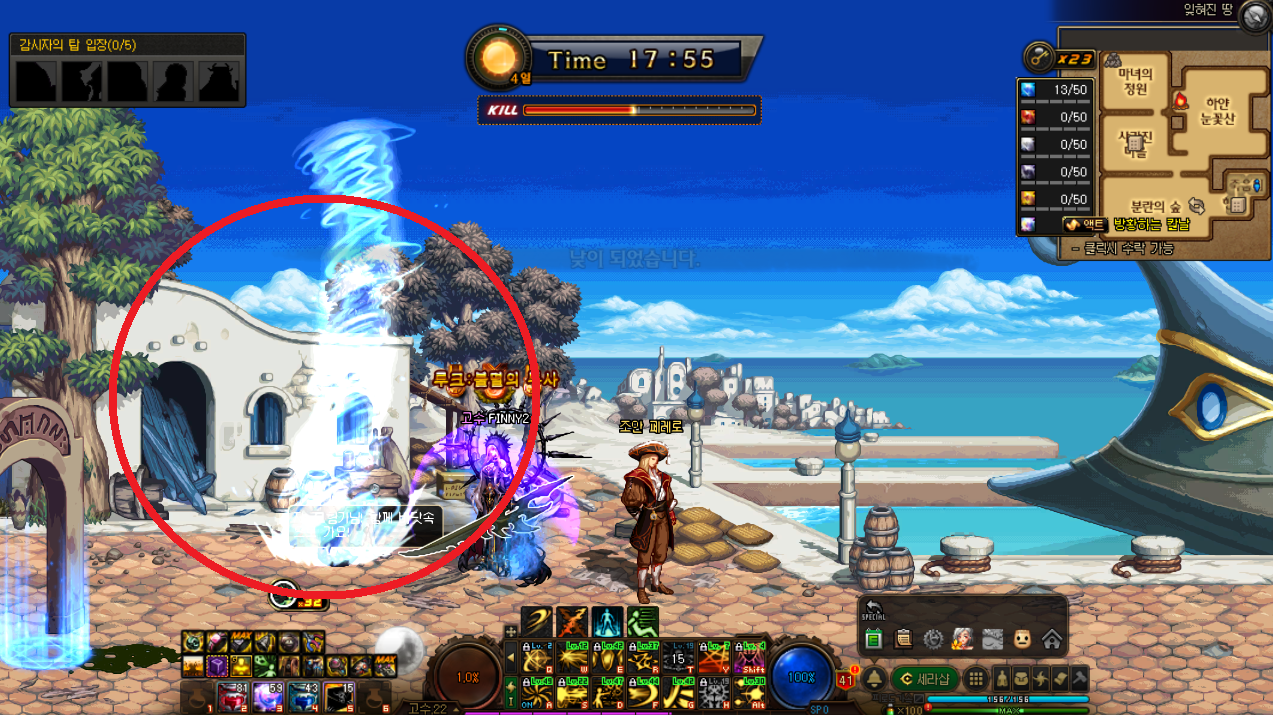Activate the skill bound to Shift

tap(750, 657)
